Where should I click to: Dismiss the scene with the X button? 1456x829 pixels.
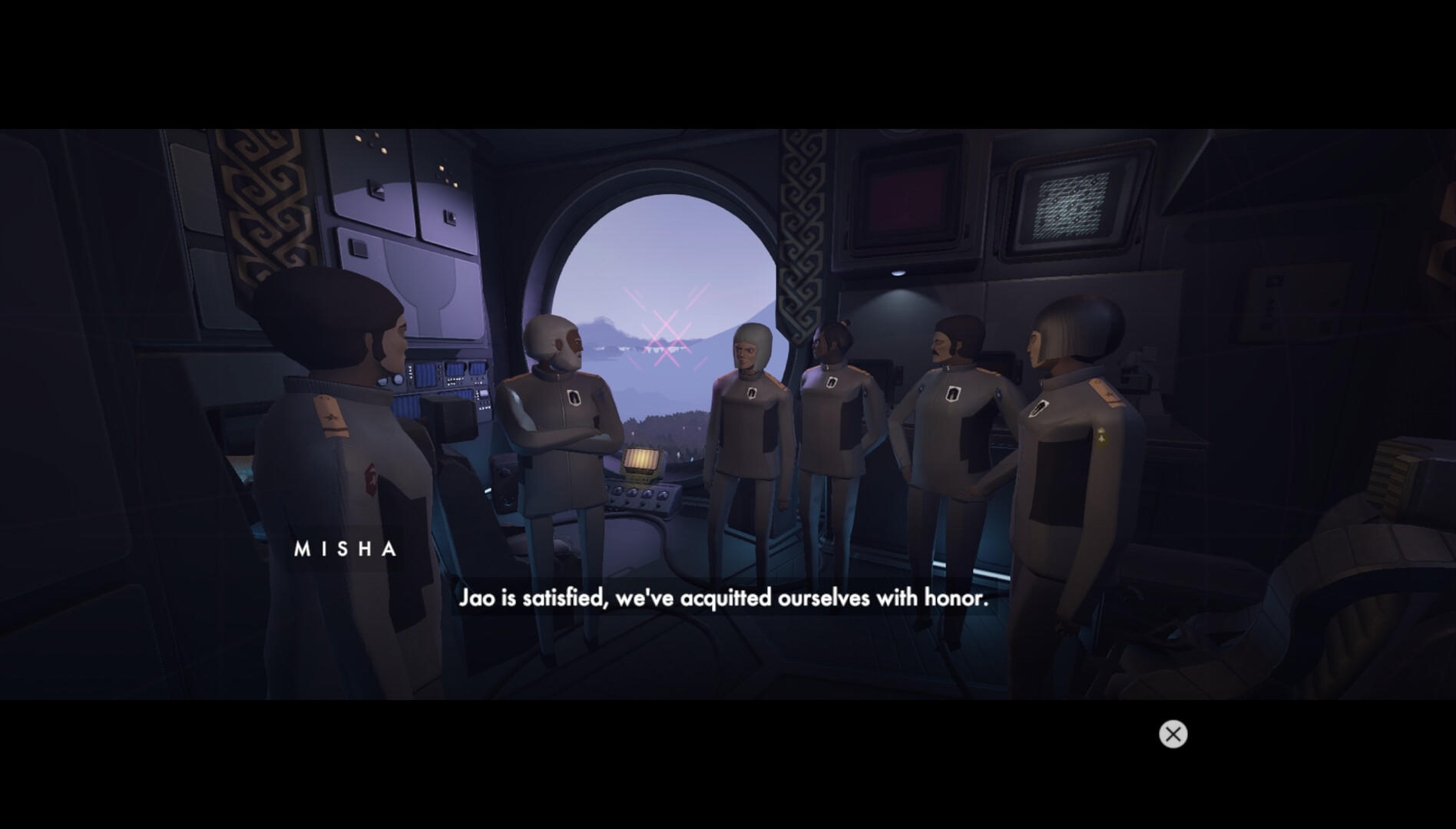pos(1173,735)
